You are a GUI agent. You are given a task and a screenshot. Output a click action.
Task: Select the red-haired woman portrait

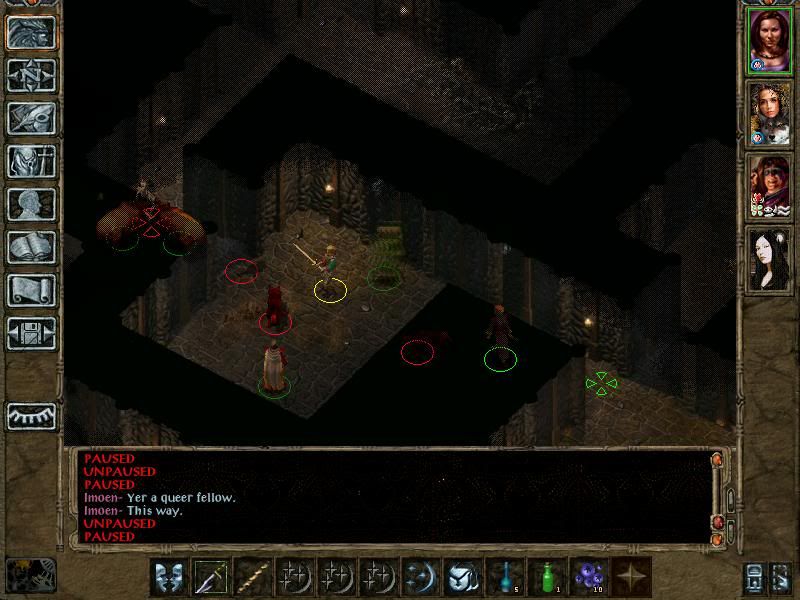pos(771,41)
